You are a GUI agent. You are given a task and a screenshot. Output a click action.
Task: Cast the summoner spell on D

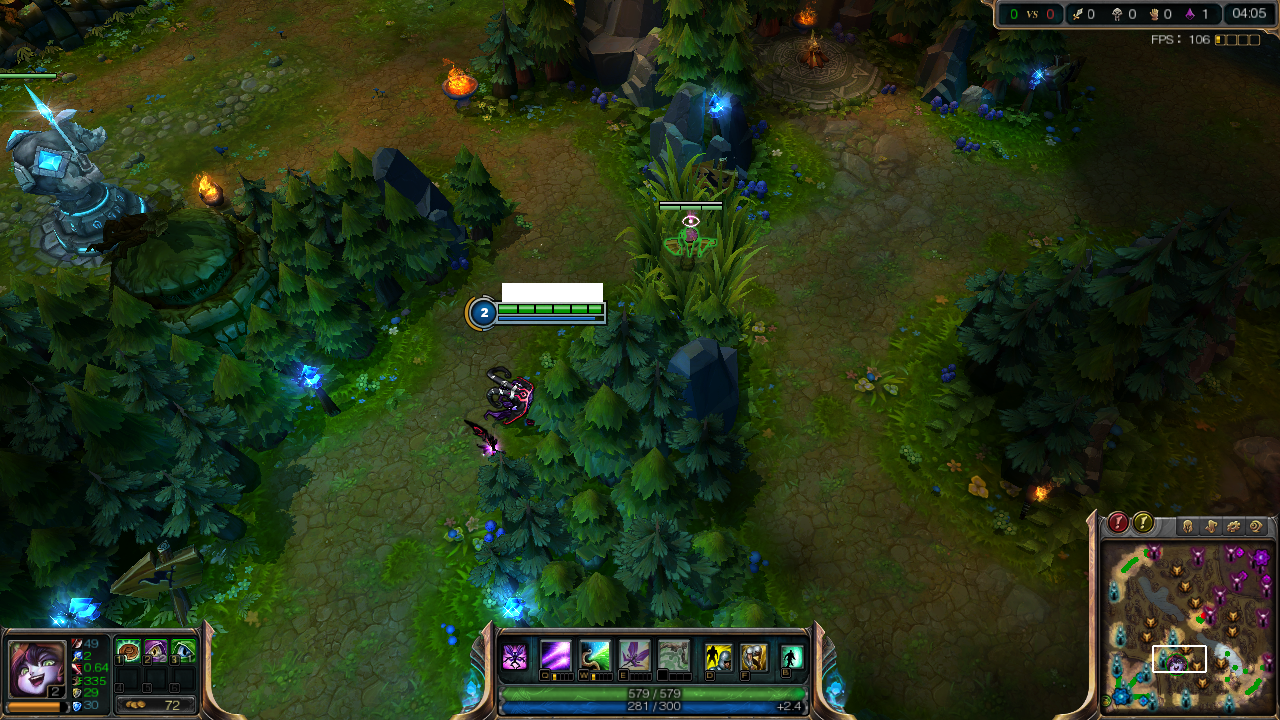coord(717,657)
